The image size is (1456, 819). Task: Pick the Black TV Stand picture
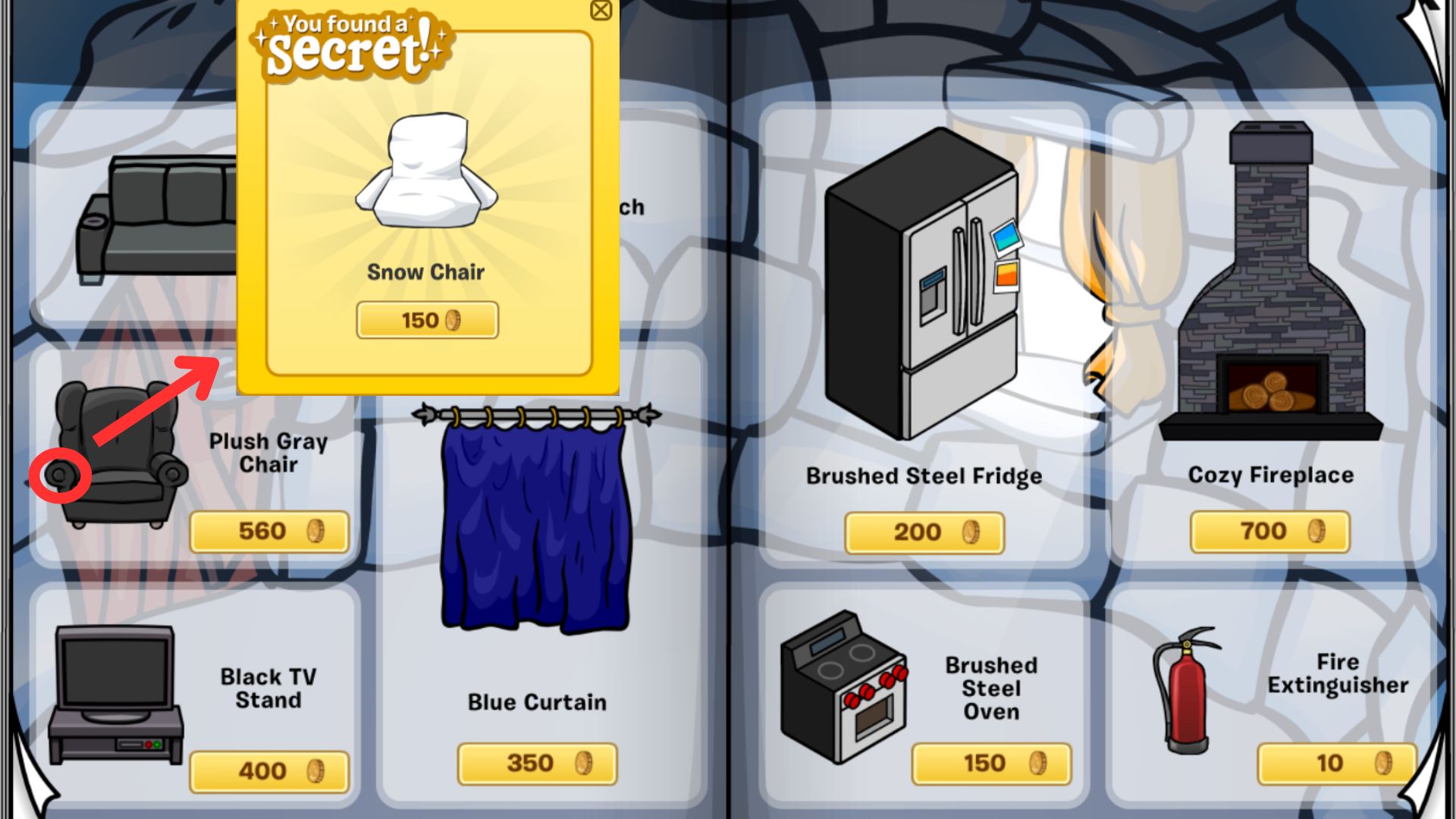coord(115,694)
